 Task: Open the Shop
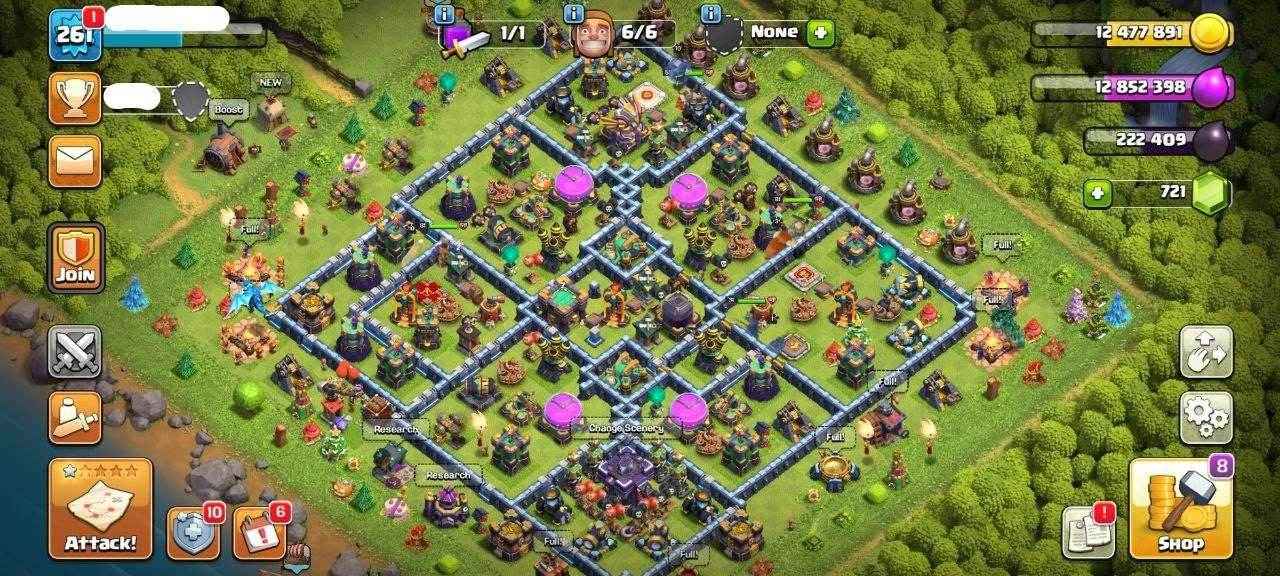click(x=1180, y=509)
